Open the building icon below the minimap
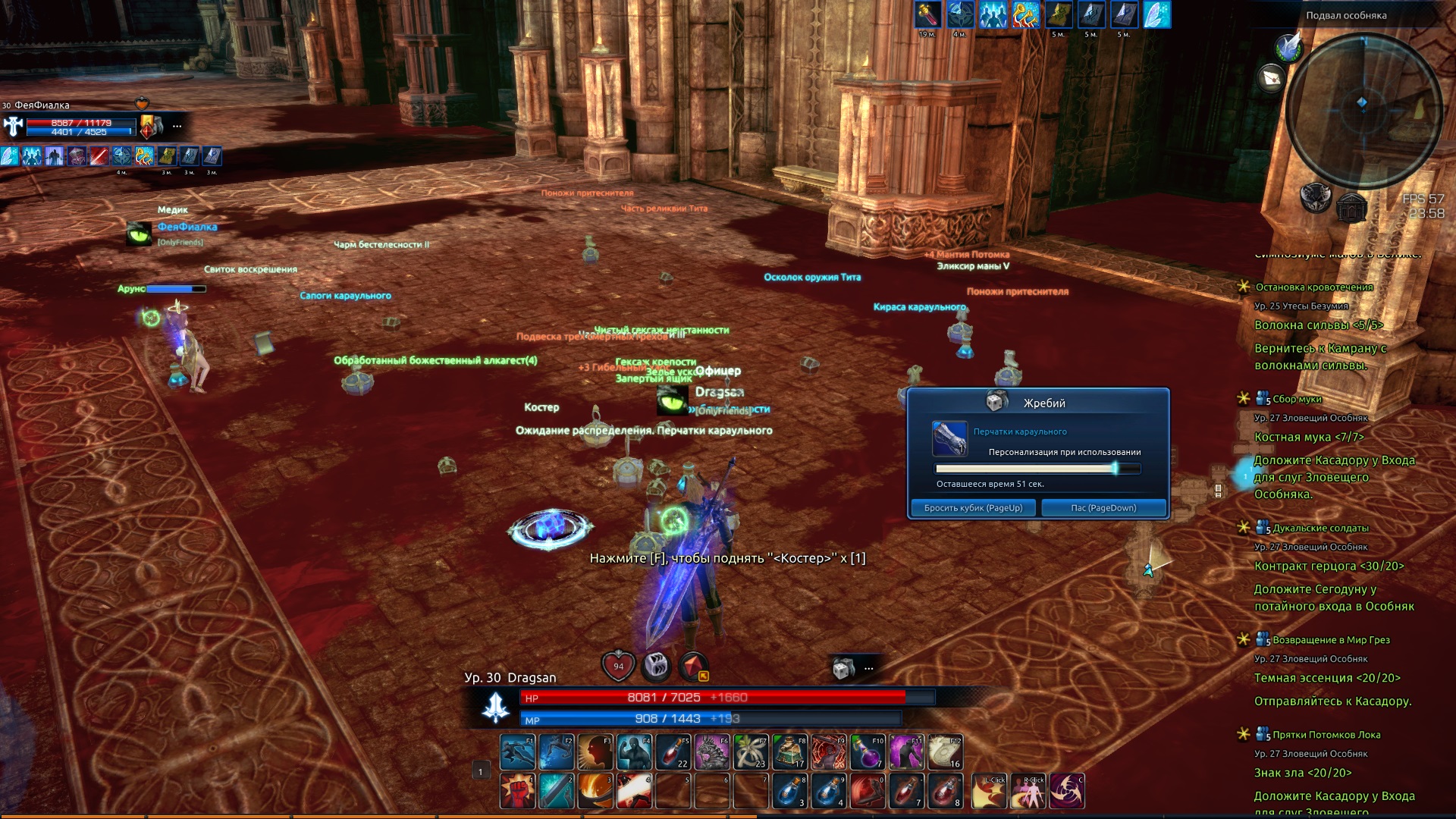The width and height of the screenshot is (1456, 819). coord(1351,206)
